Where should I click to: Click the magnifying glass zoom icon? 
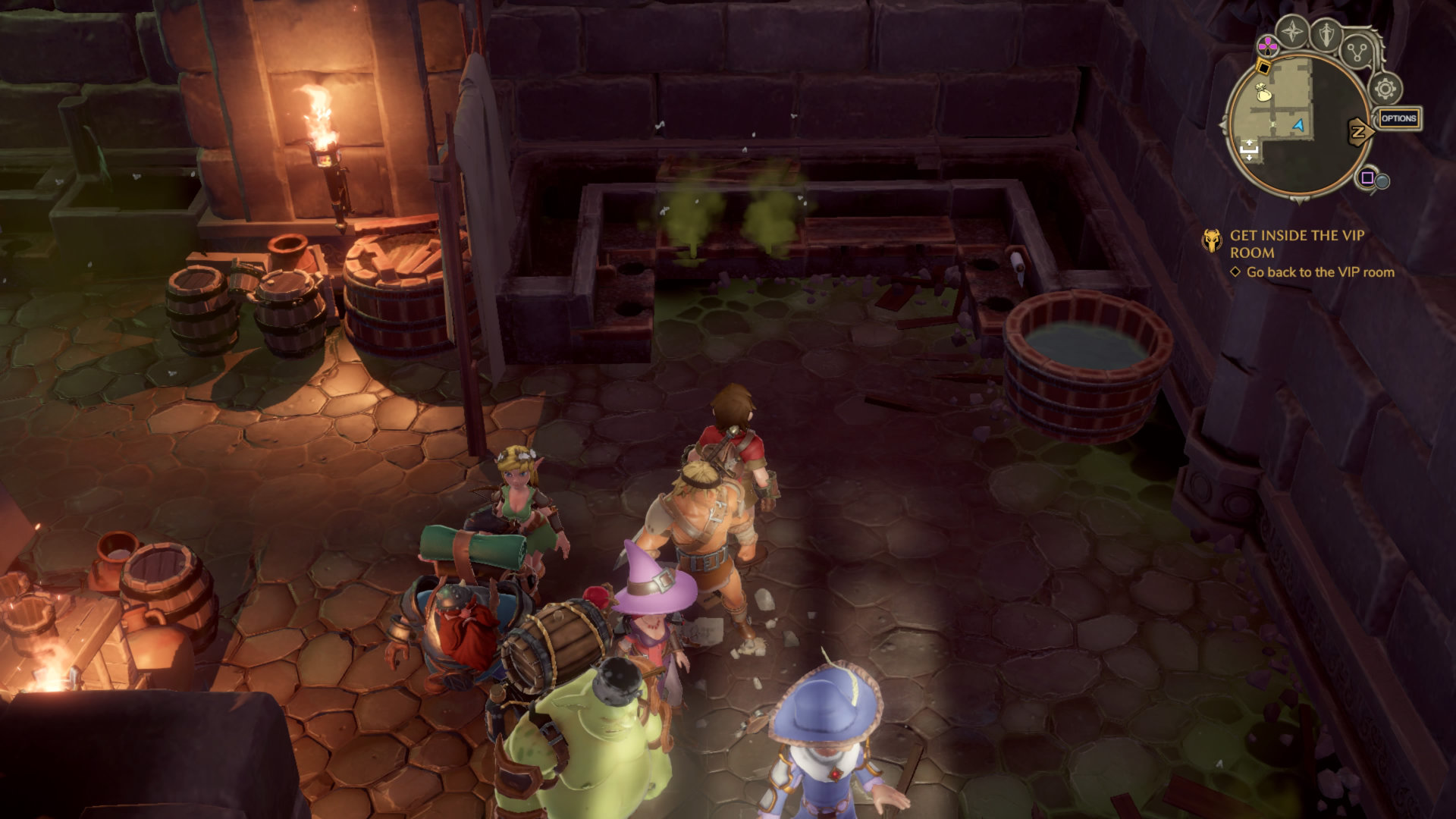pos(1382,181)
